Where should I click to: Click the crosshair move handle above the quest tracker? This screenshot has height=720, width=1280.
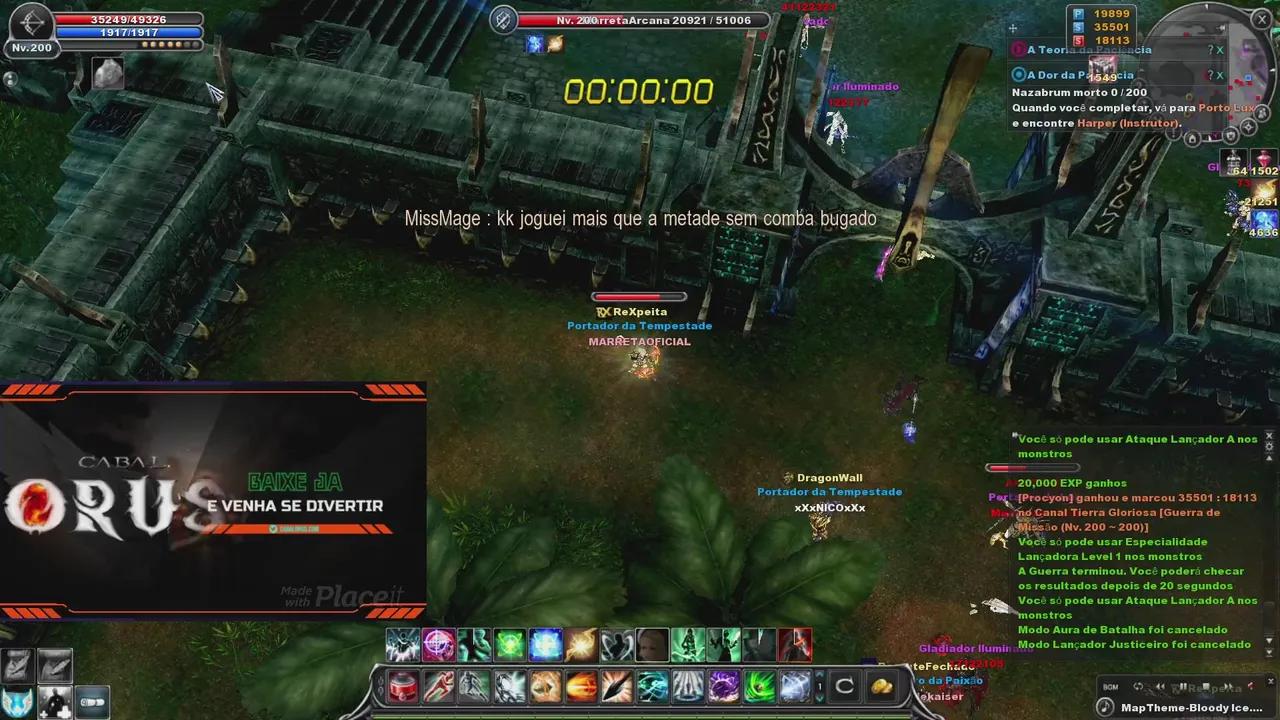[x=1013, y=28]
